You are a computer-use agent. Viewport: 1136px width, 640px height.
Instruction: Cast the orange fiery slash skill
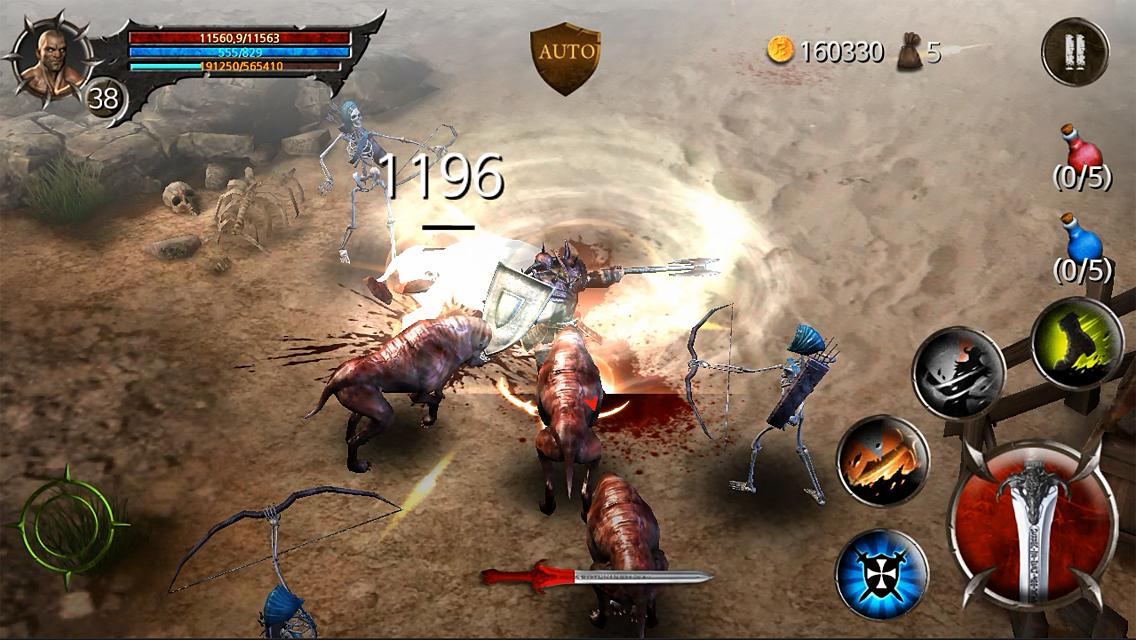coord(883,461)
